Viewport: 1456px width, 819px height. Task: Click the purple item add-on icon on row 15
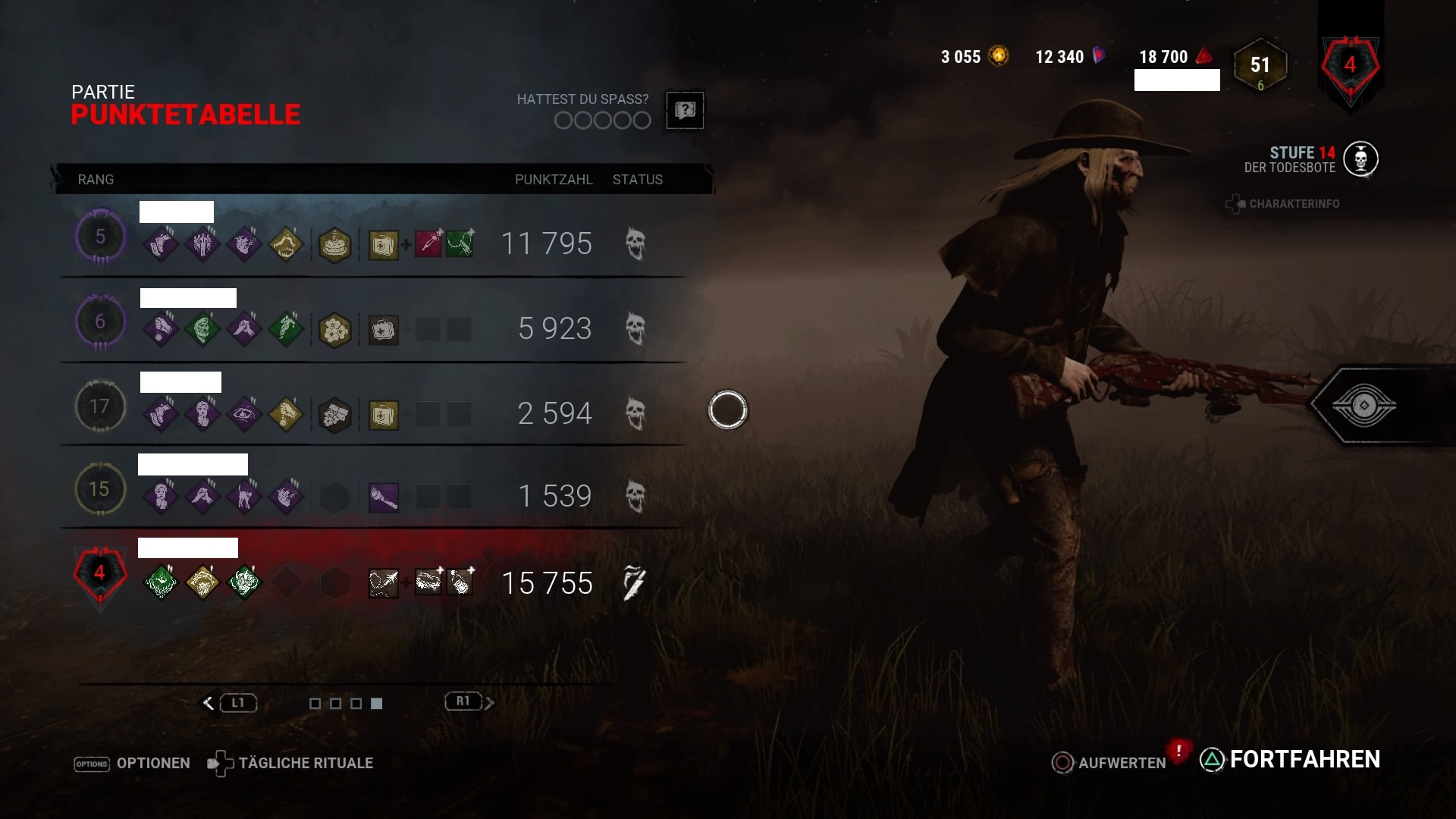coord(384,497)
